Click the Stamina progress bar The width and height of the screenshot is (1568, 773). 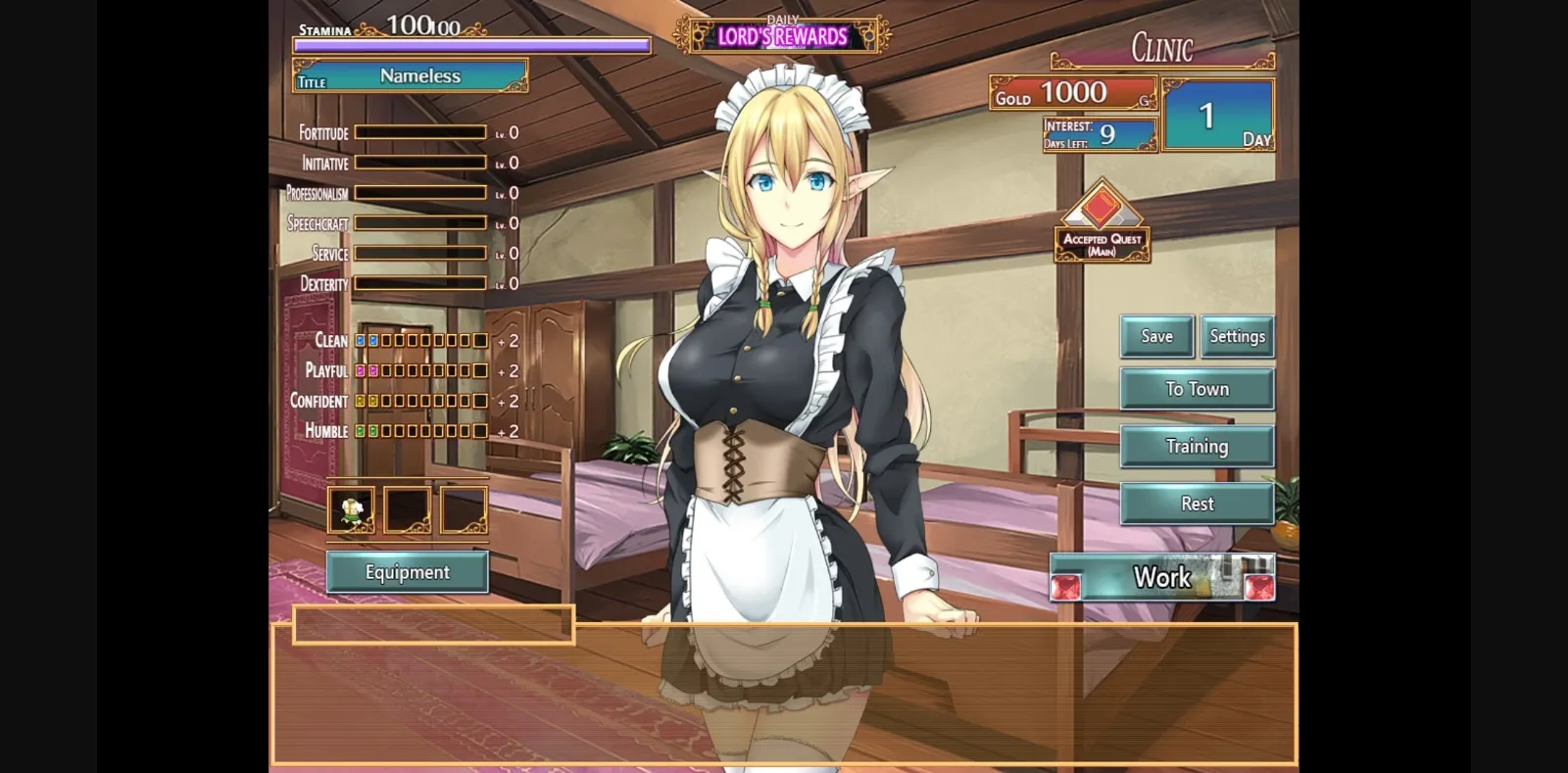click(x=470, y=46)
